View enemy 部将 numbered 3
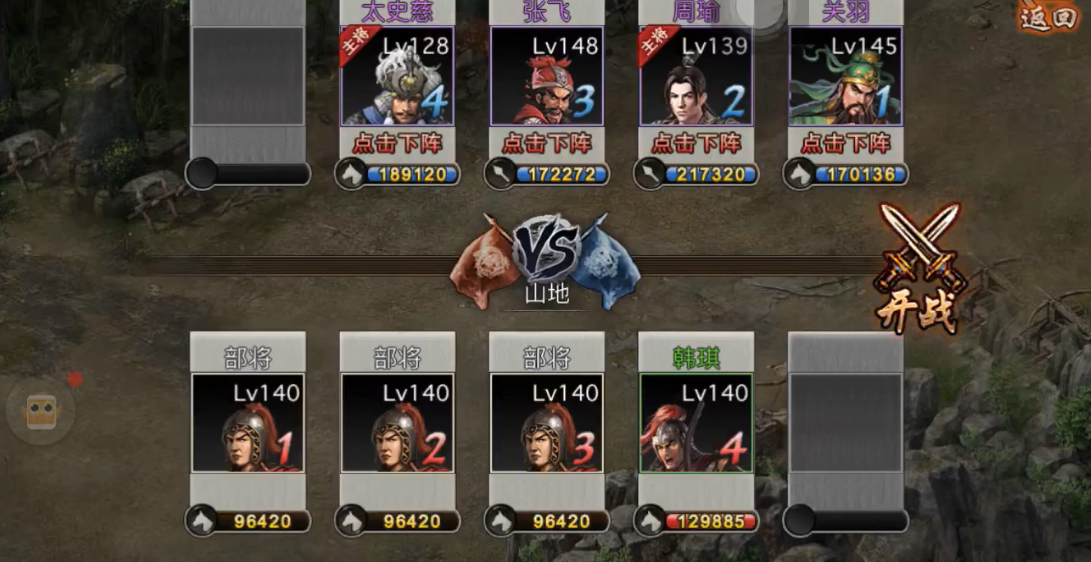This screenshot has height=562, width=1091. pyautogui.click(x=547, y=423)
